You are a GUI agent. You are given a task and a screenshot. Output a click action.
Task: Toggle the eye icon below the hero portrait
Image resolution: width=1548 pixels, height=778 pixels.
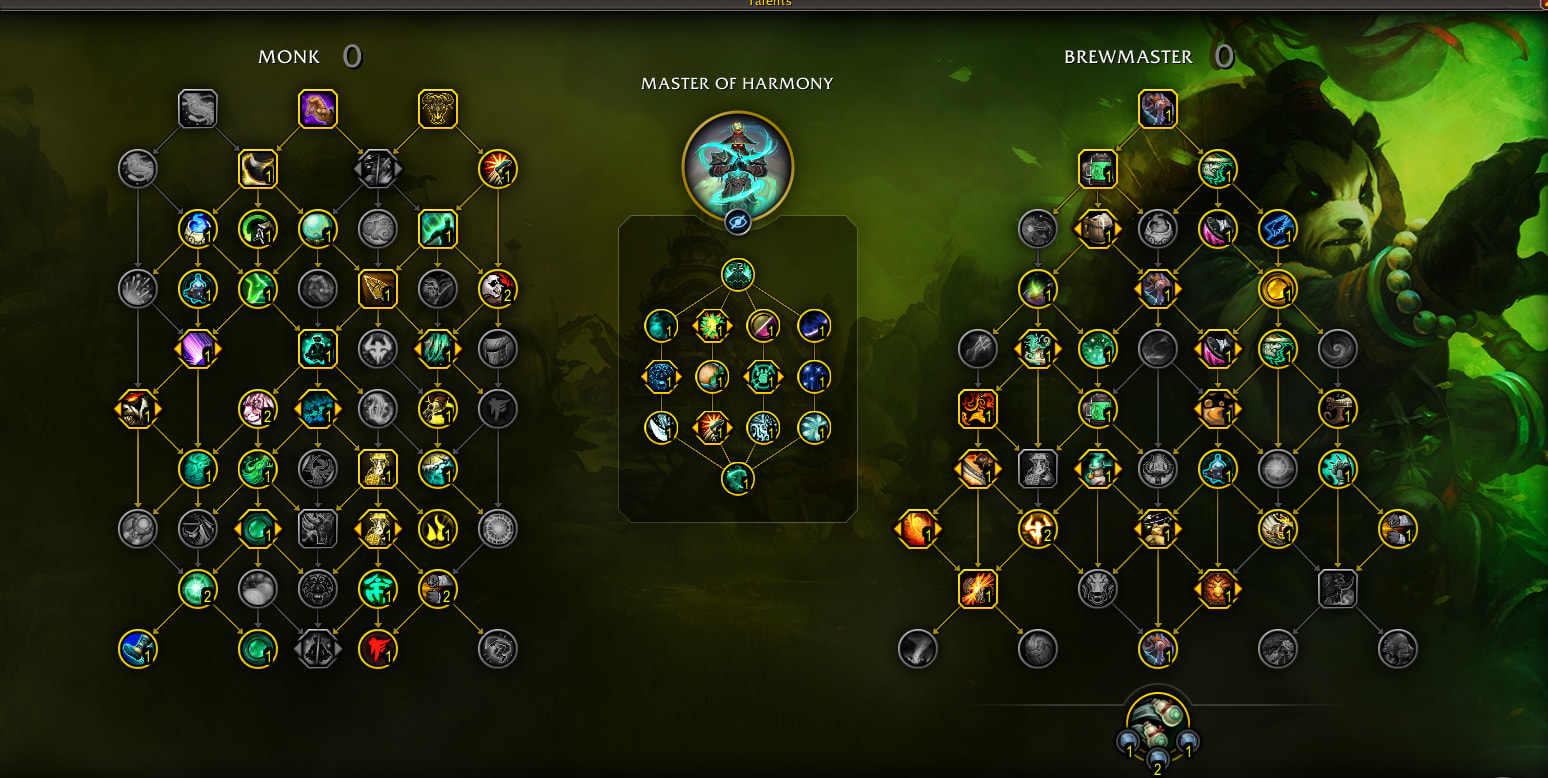tap(737, 222)
